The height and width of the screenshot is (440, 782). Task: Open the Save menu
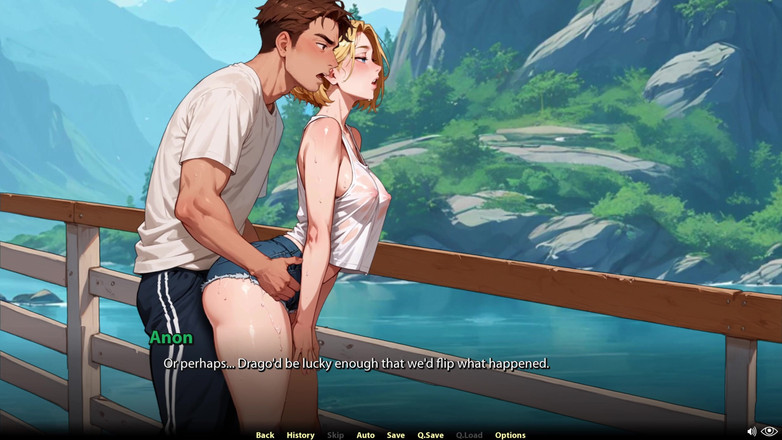click(x=396, y=435)
